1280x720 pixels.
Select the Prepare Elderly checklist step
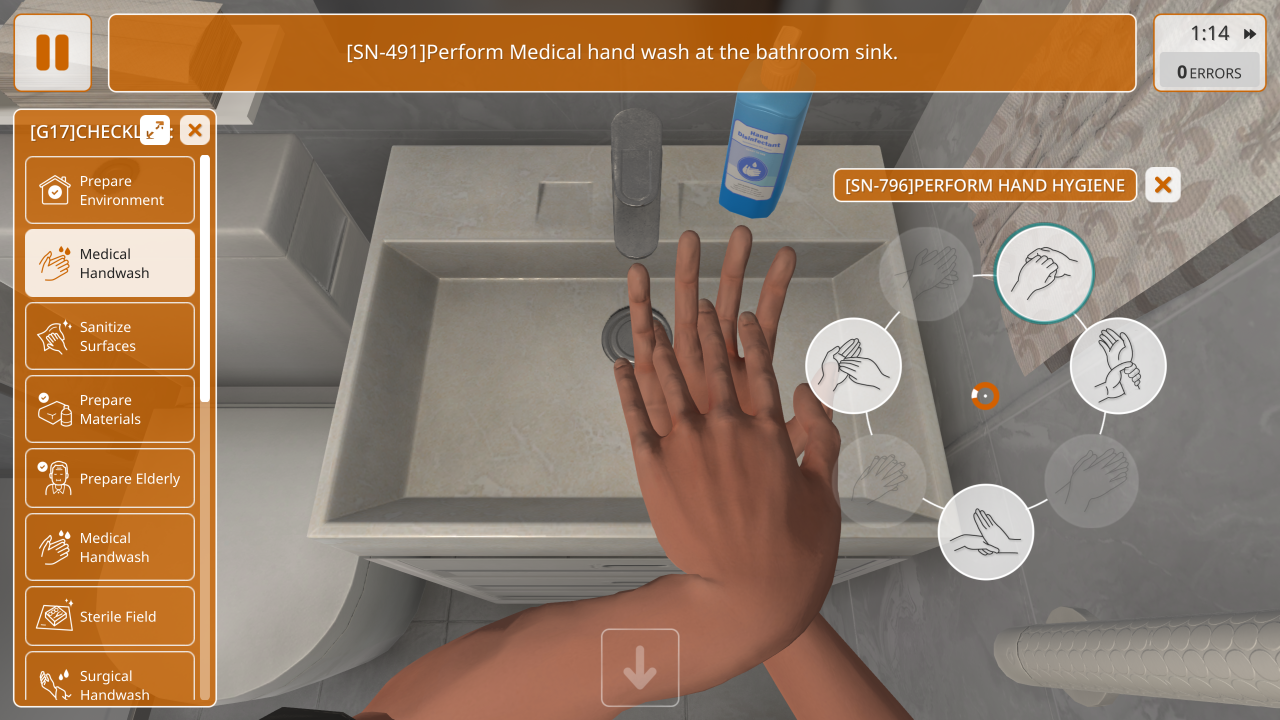tap(110, 479)
